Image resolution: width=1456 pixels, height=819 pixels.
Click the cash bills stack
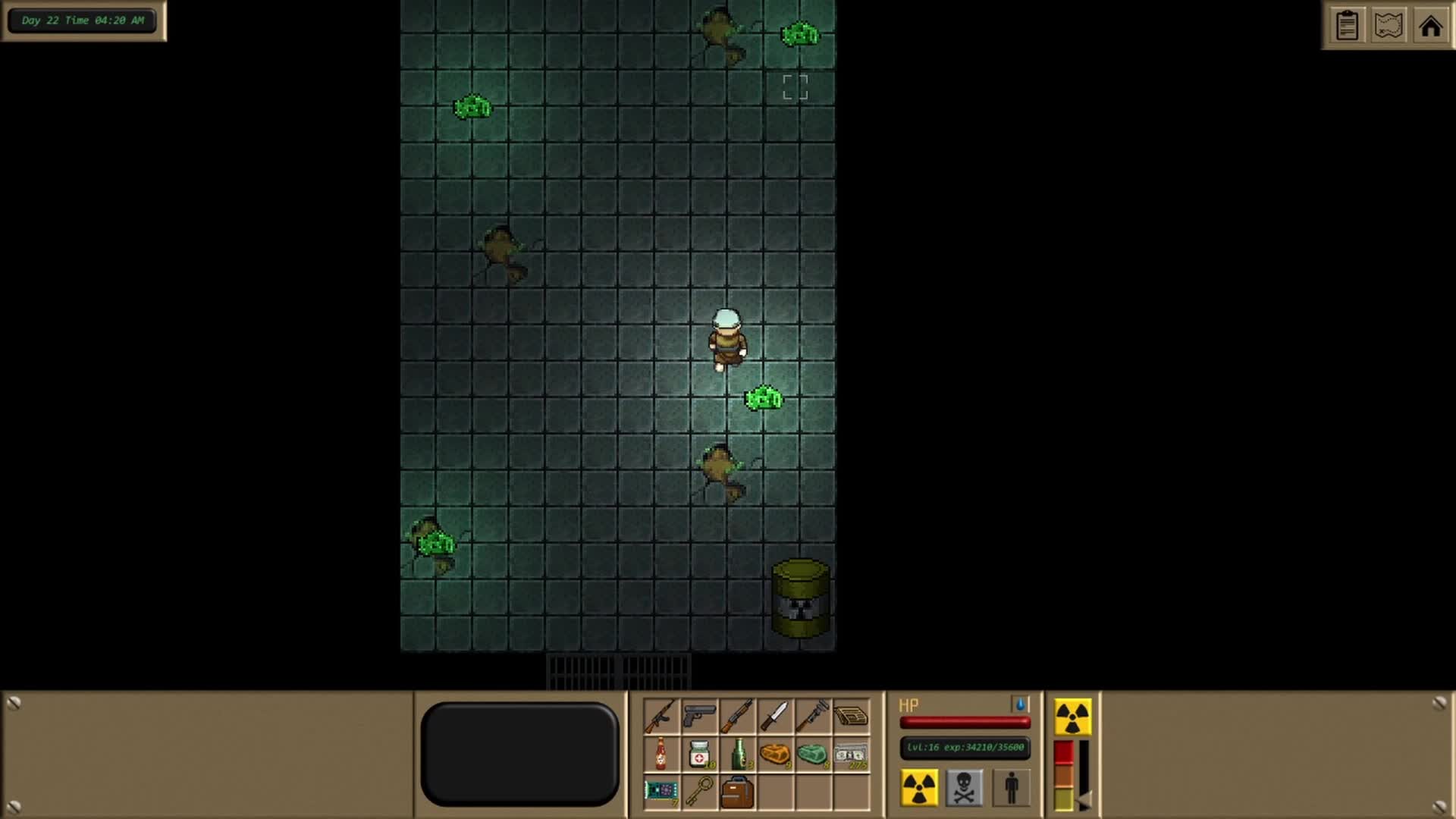tap(851, 755)
